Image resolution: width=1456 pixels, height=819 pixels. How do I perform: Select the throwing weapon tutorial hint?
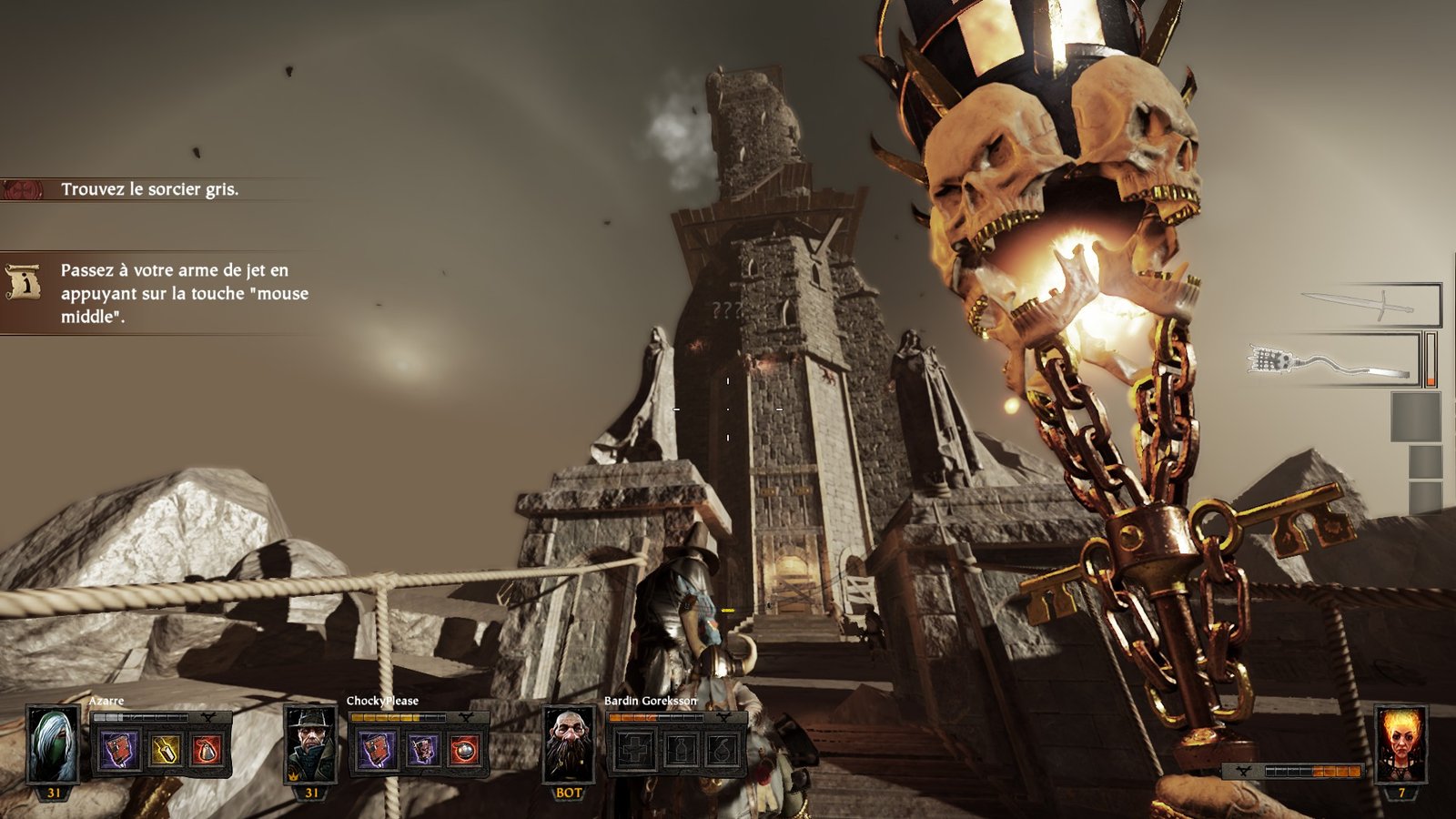(x=182, y=293)
